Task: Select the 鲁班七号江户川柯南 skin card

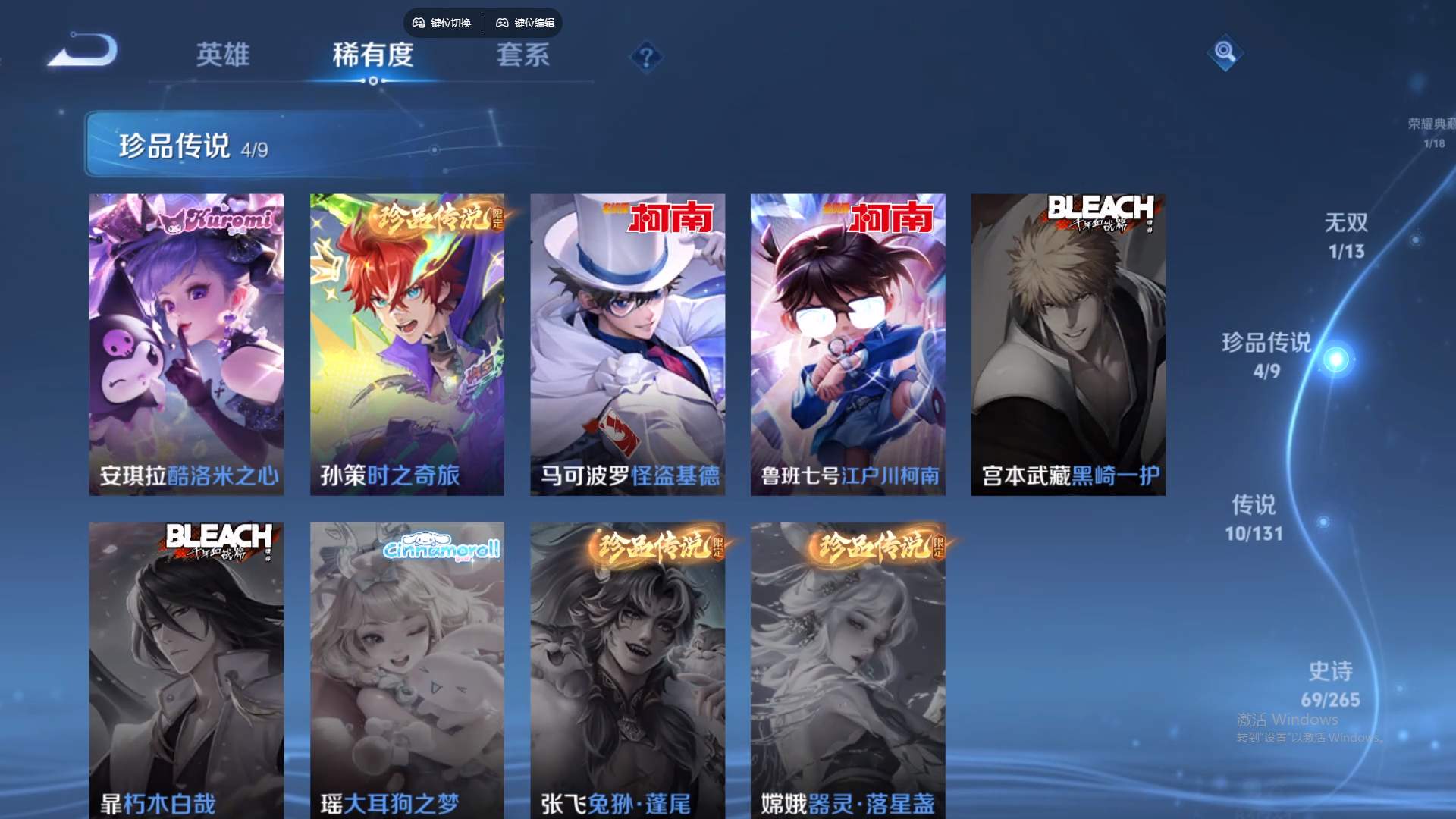Action: pyautogui.click(x=847, y=341)
